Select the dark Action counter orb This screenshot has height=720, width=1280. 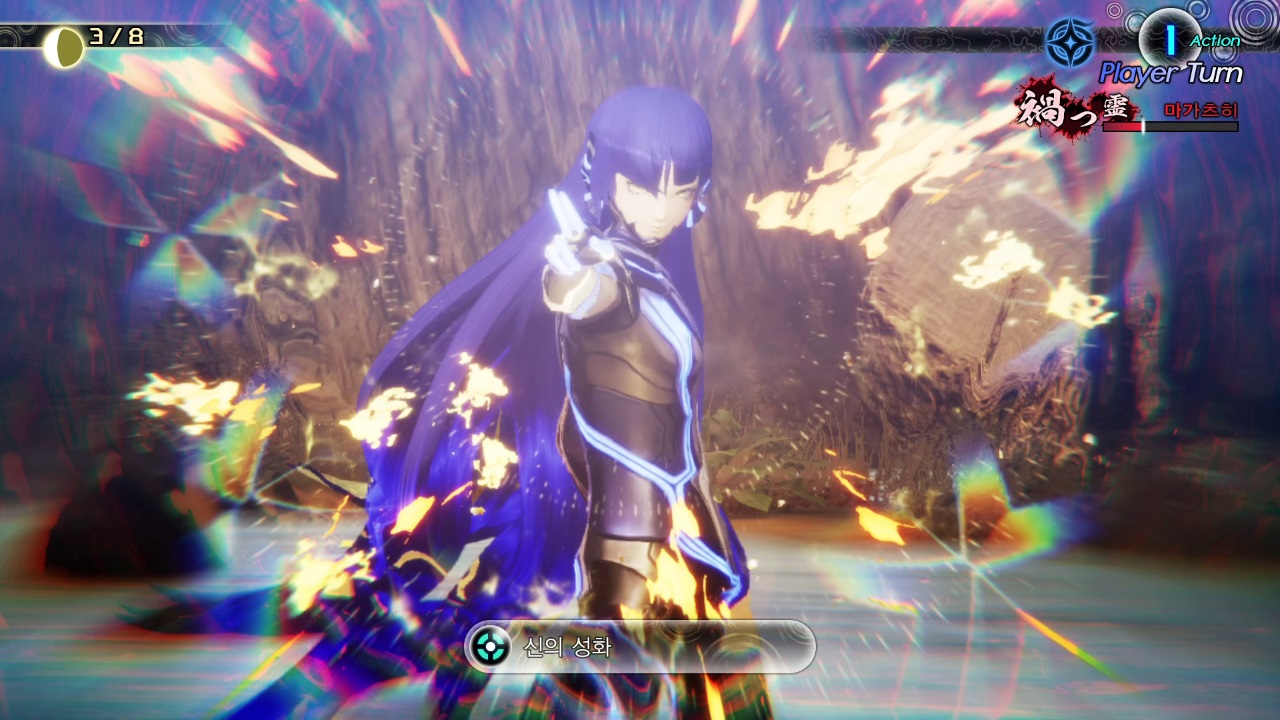[1168, 38]
